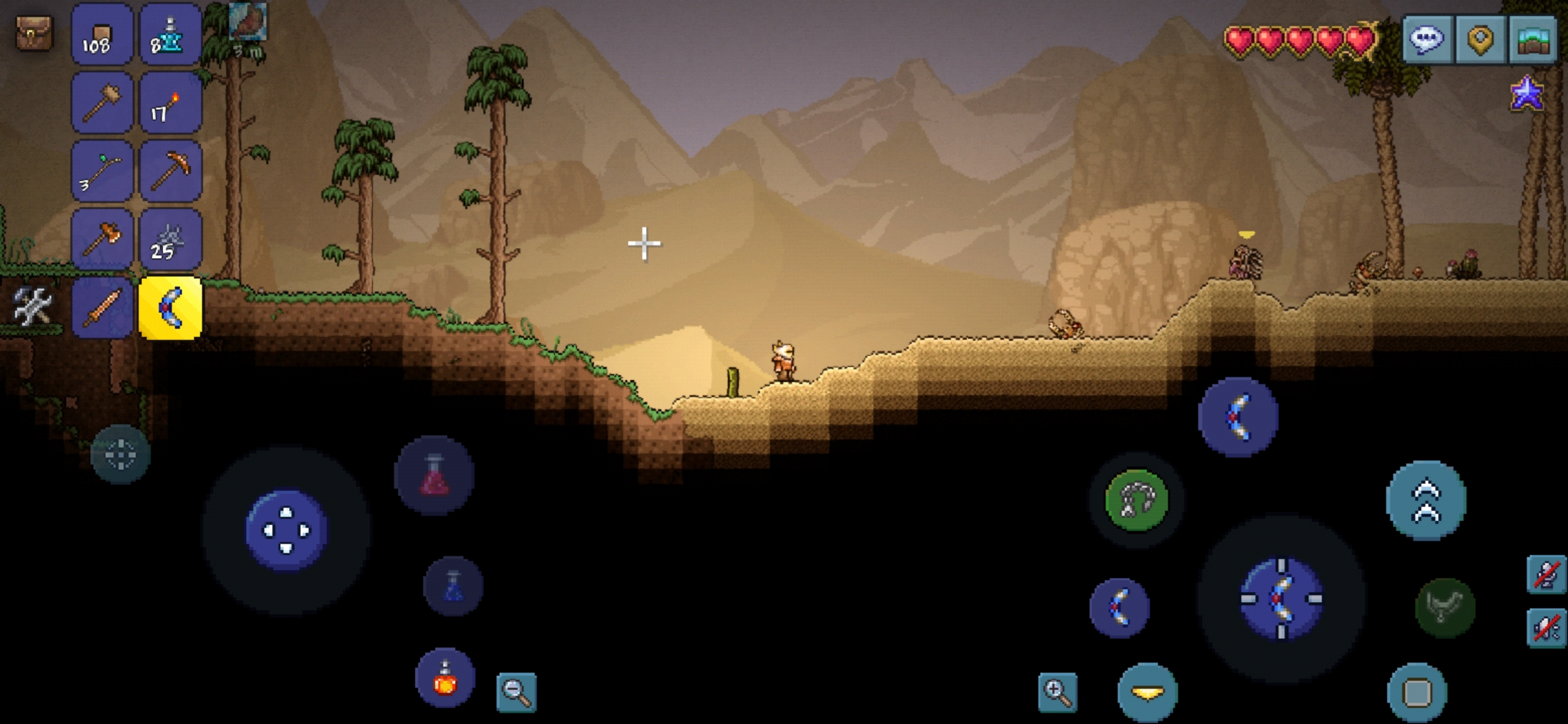The height and width of the screenshot is (724, 1568).
Task: Equip the copper shortsword slot
Action: [x=102, y=308]
